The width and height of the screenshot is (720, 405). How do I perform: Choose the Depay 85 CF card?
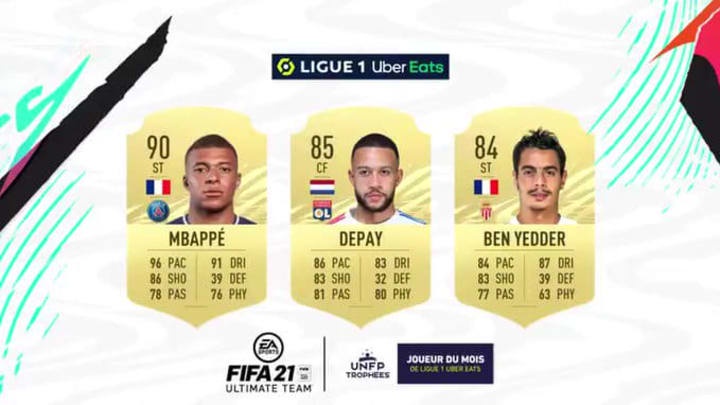360,213
